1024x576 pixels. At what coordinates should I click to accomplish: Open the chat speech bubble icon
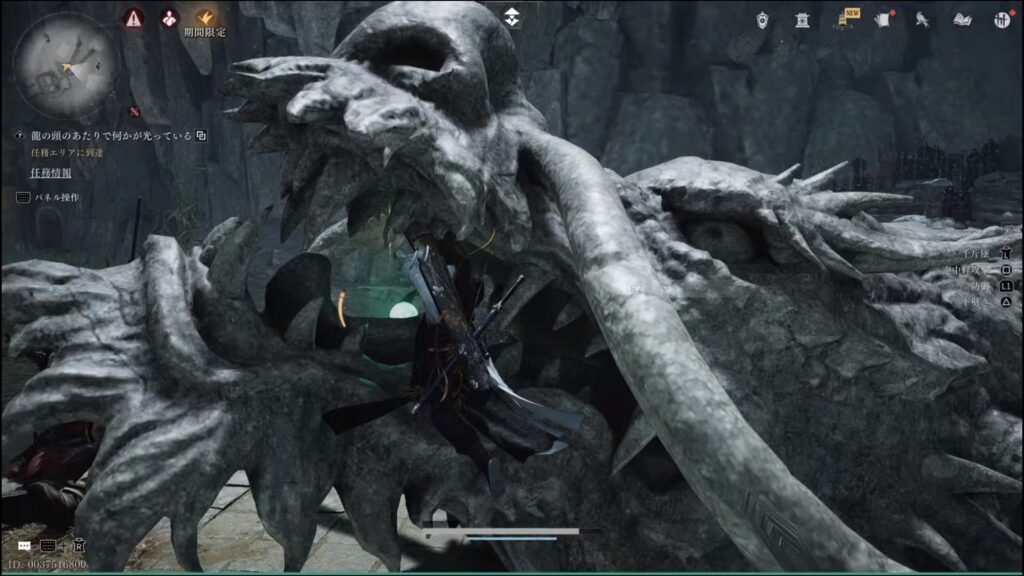click(24, 546)
